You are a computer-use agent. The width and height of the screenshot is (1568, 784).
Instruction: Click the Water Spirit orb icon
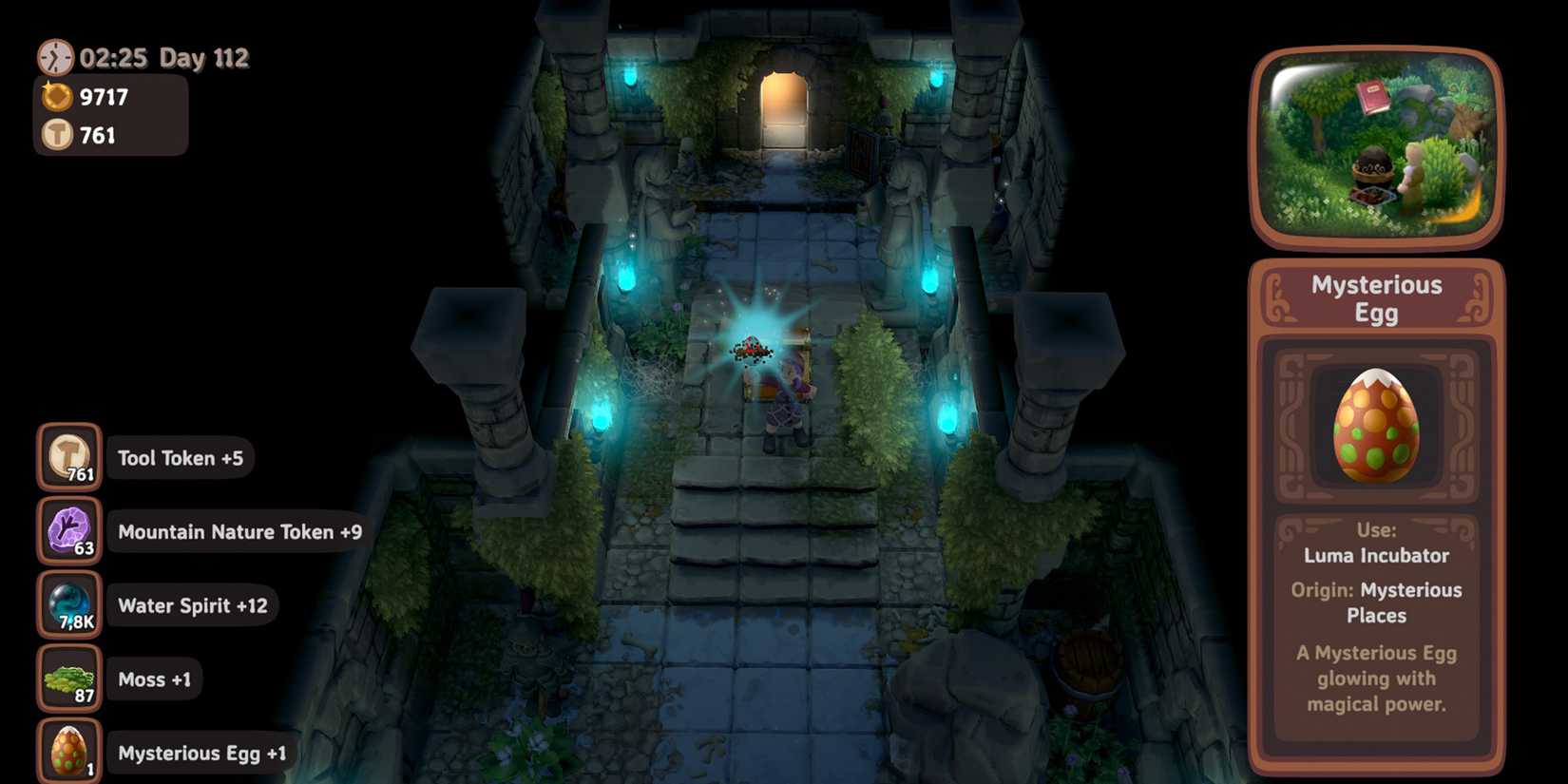pyautogui.click(x=67, y=604)
